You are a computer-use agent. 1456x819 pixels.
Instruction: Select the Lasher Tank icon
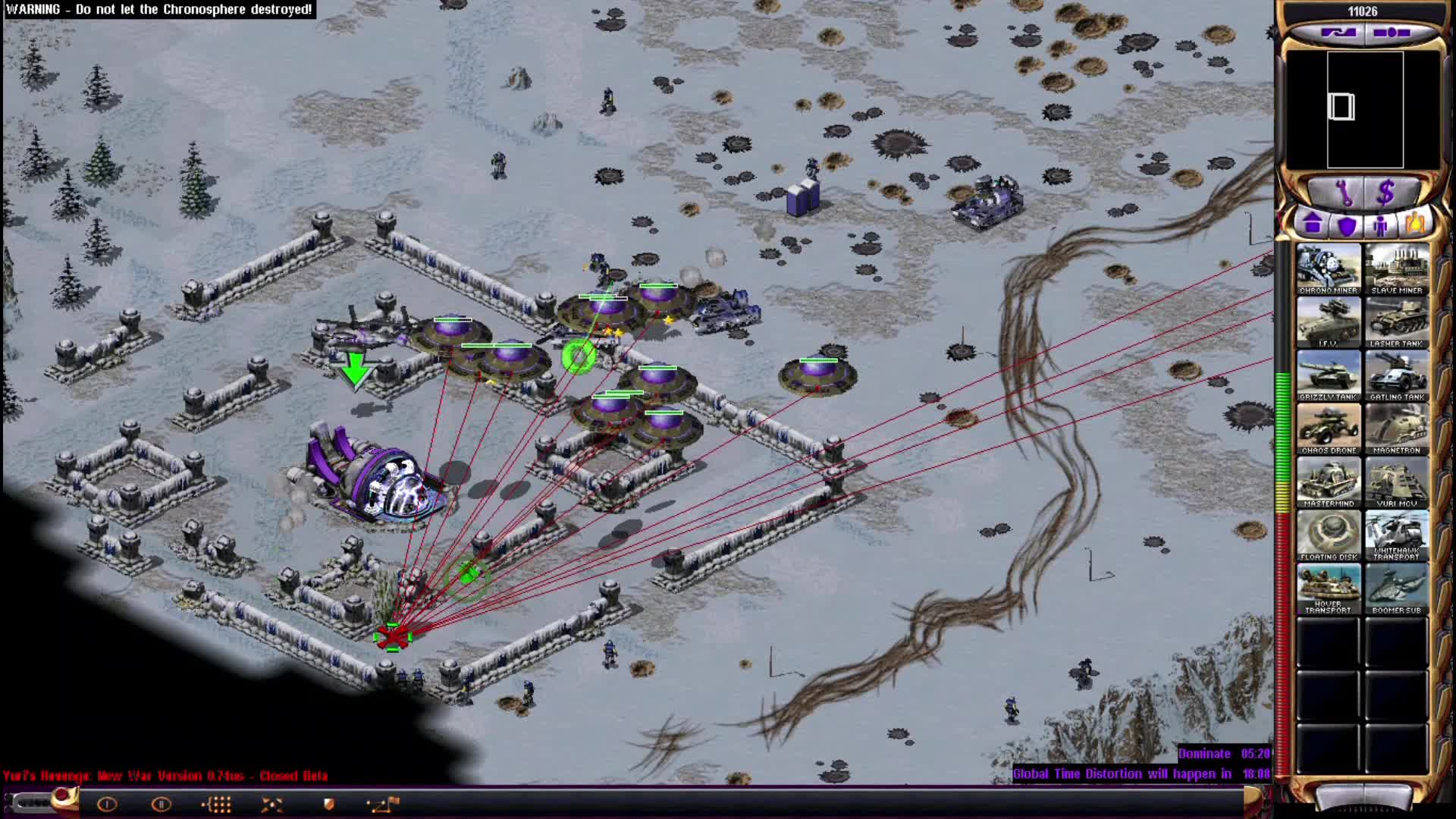point(1398,322)
